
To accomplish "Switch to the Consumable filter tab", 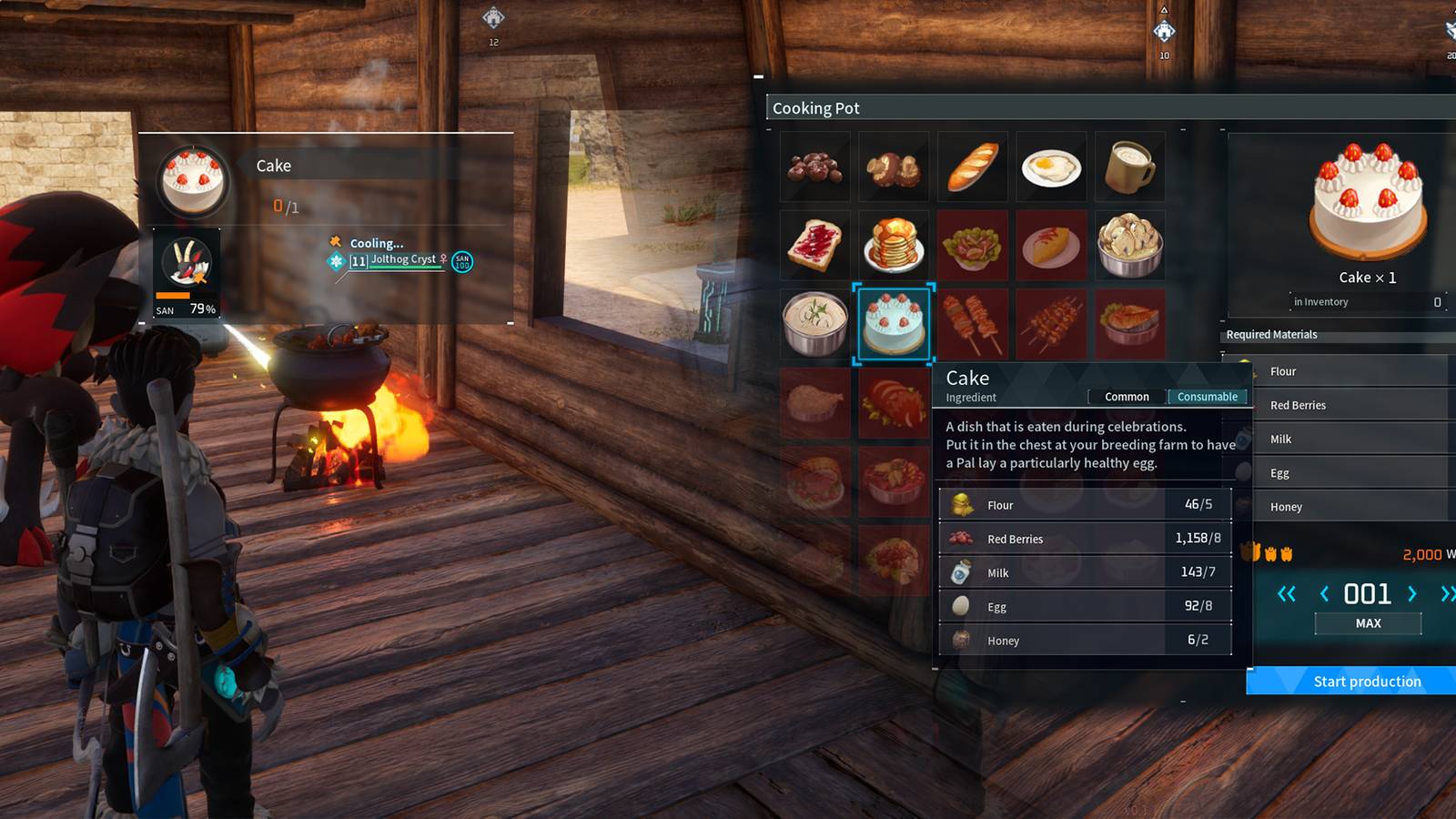I will (1207, 397).
